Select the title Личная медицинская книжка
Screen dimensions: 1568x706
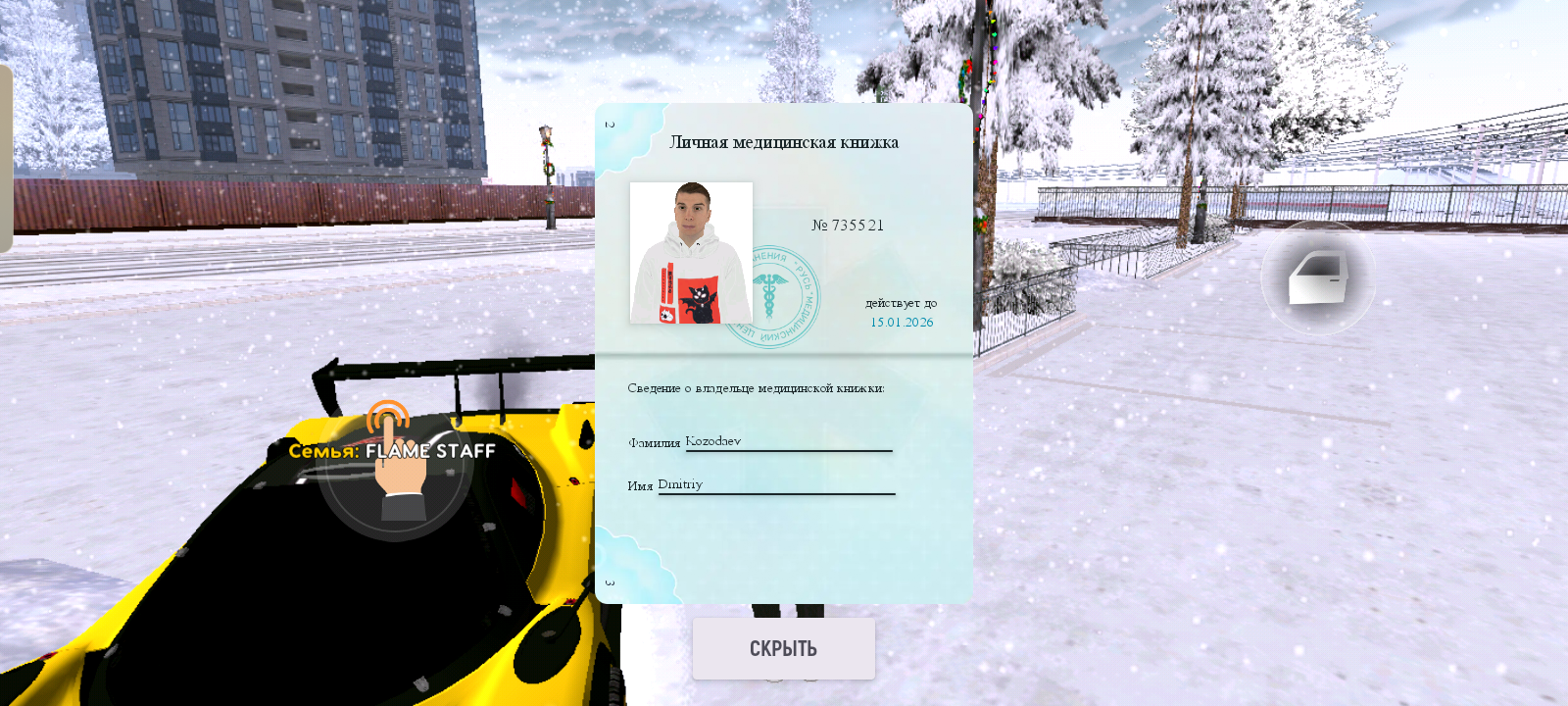(786, 140)
